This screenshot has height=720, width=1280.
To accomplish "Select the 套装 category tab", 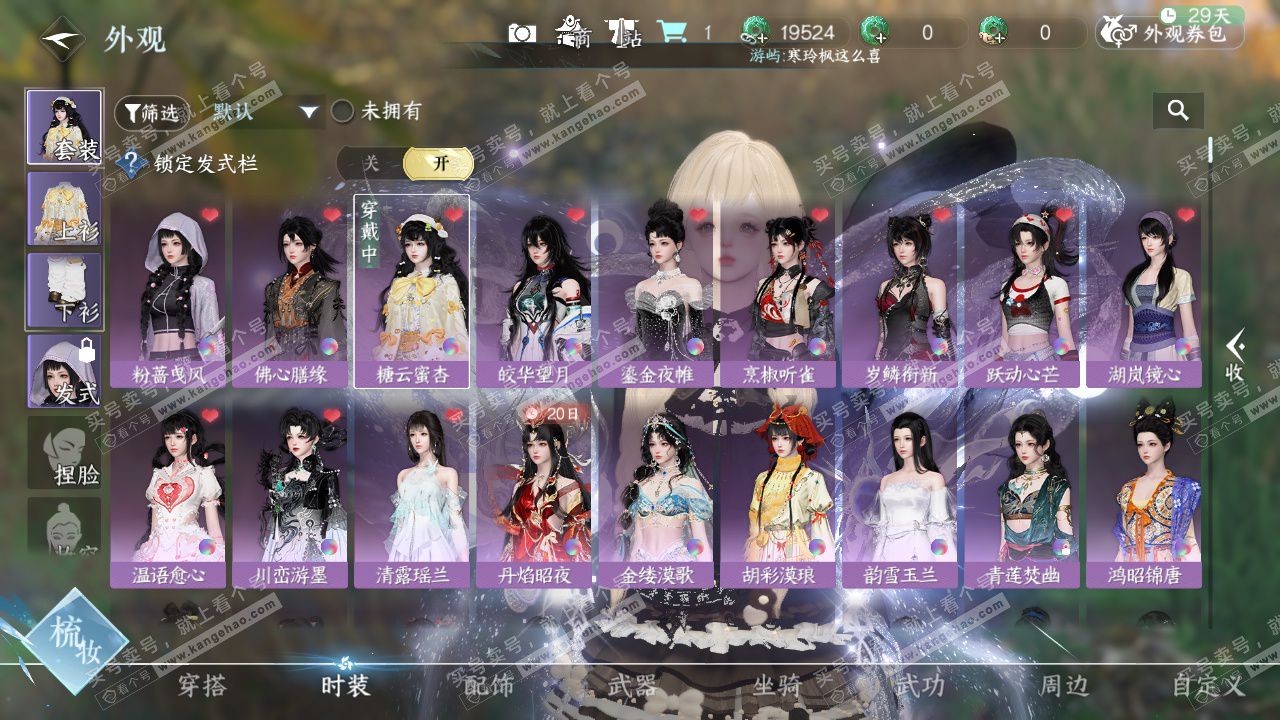I will point(64,127).
